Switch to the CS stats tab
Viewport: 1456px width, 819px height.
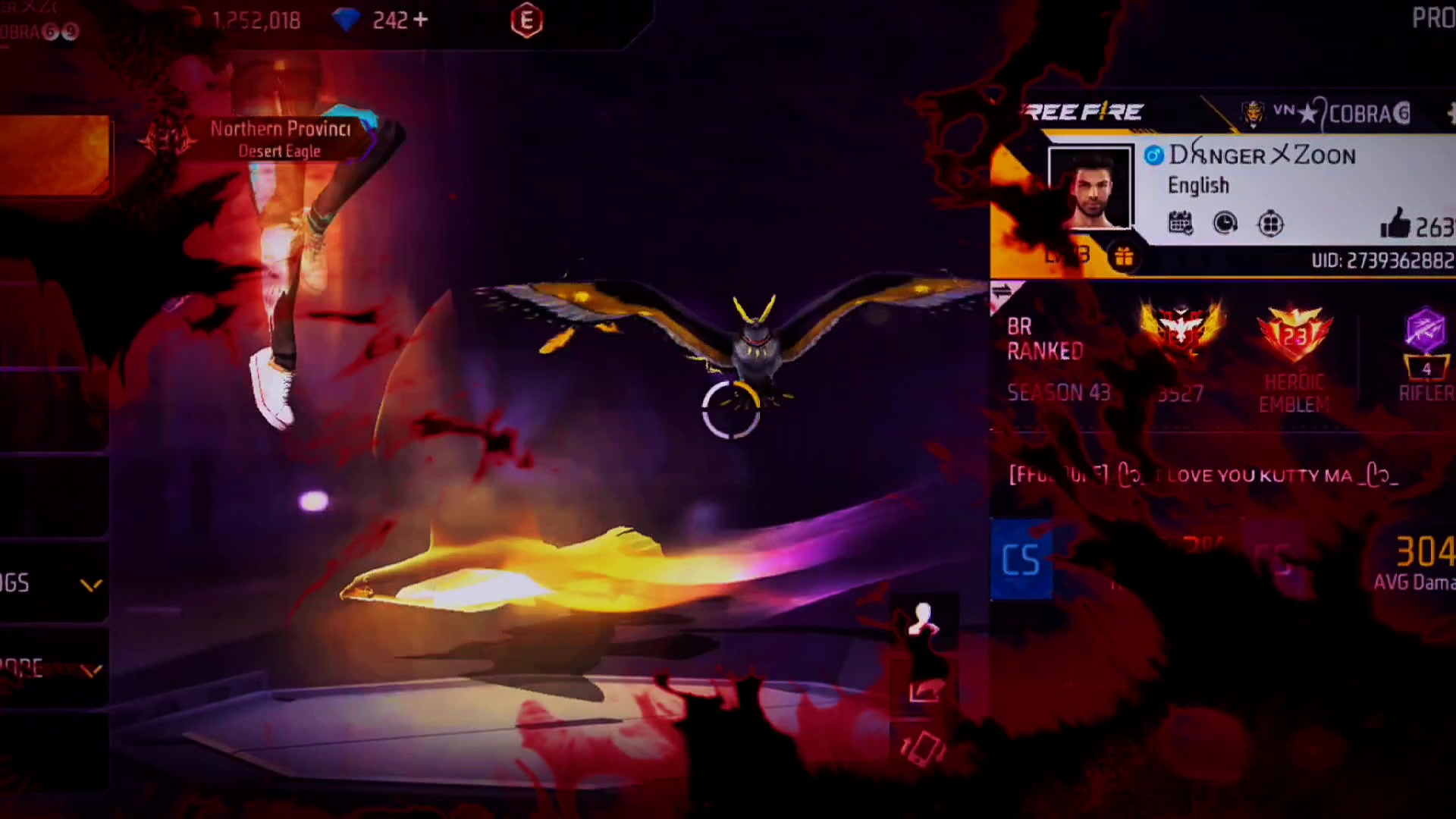(1021, 560)
